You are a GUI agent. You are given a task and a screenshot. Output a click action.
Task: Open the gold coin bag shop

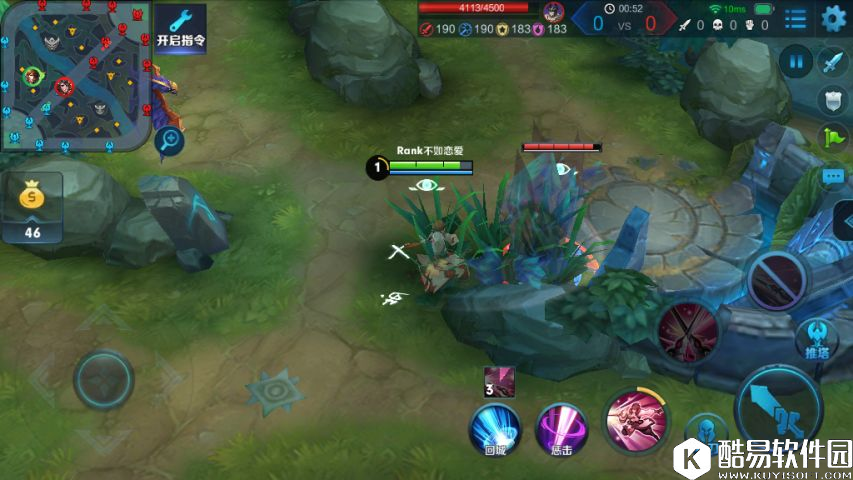[32, 206]
